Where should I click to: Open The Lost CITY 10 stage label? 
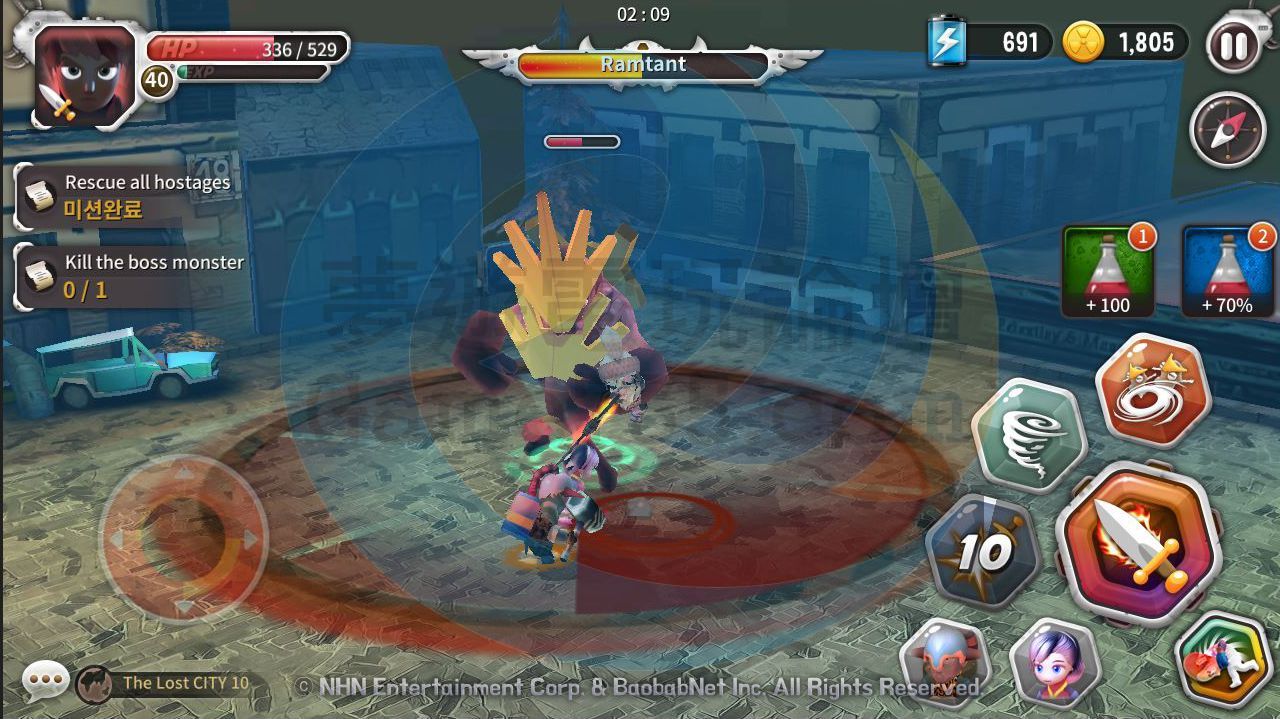coord(168,684)
